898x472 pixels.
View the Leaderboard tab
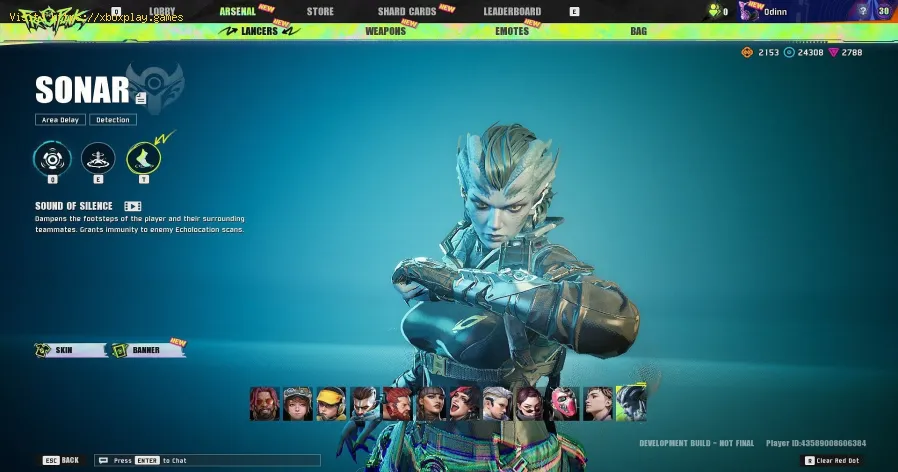point(512,11)
